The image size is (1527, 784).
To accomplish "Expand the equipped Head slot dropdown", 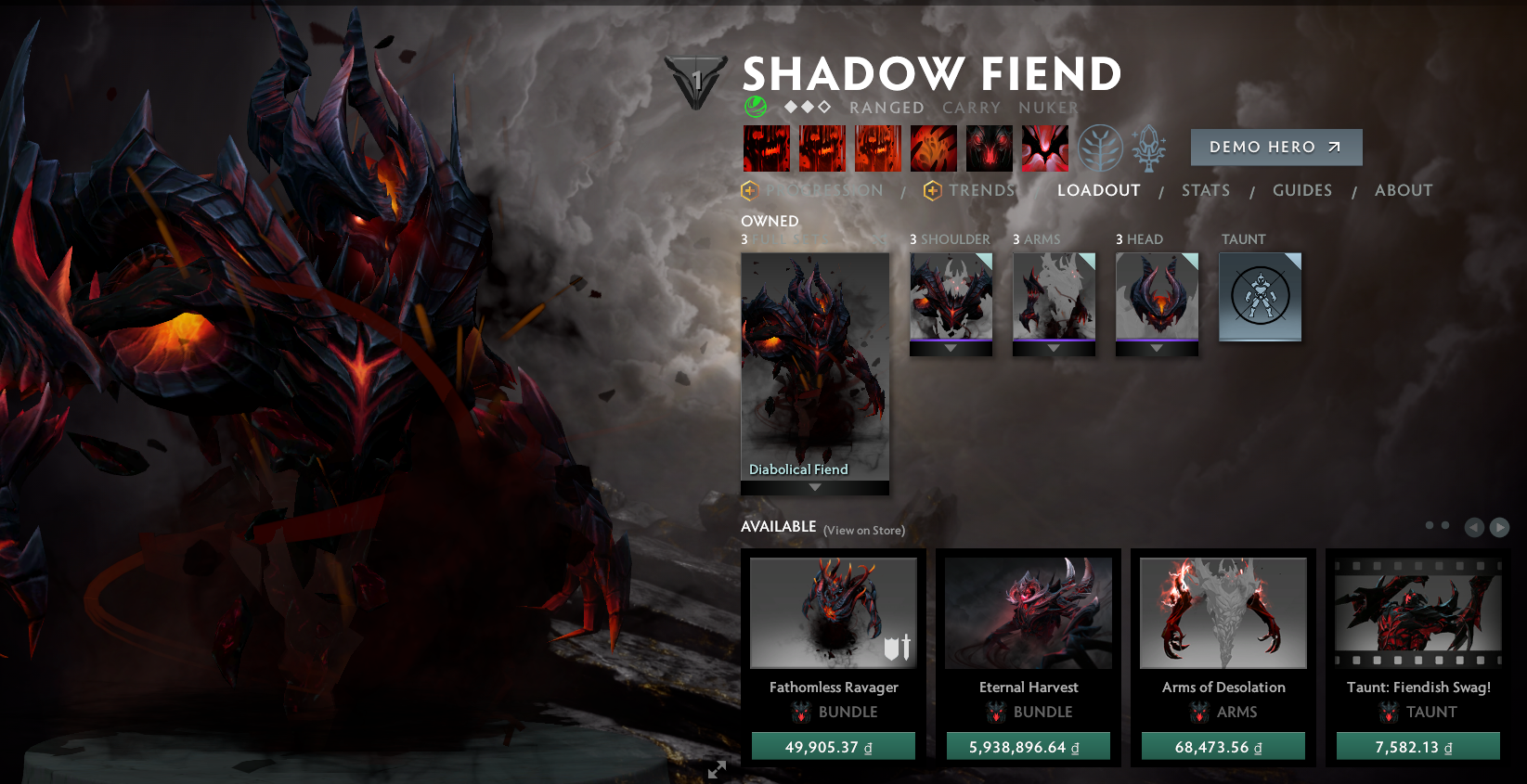I will click(1157, 348).
